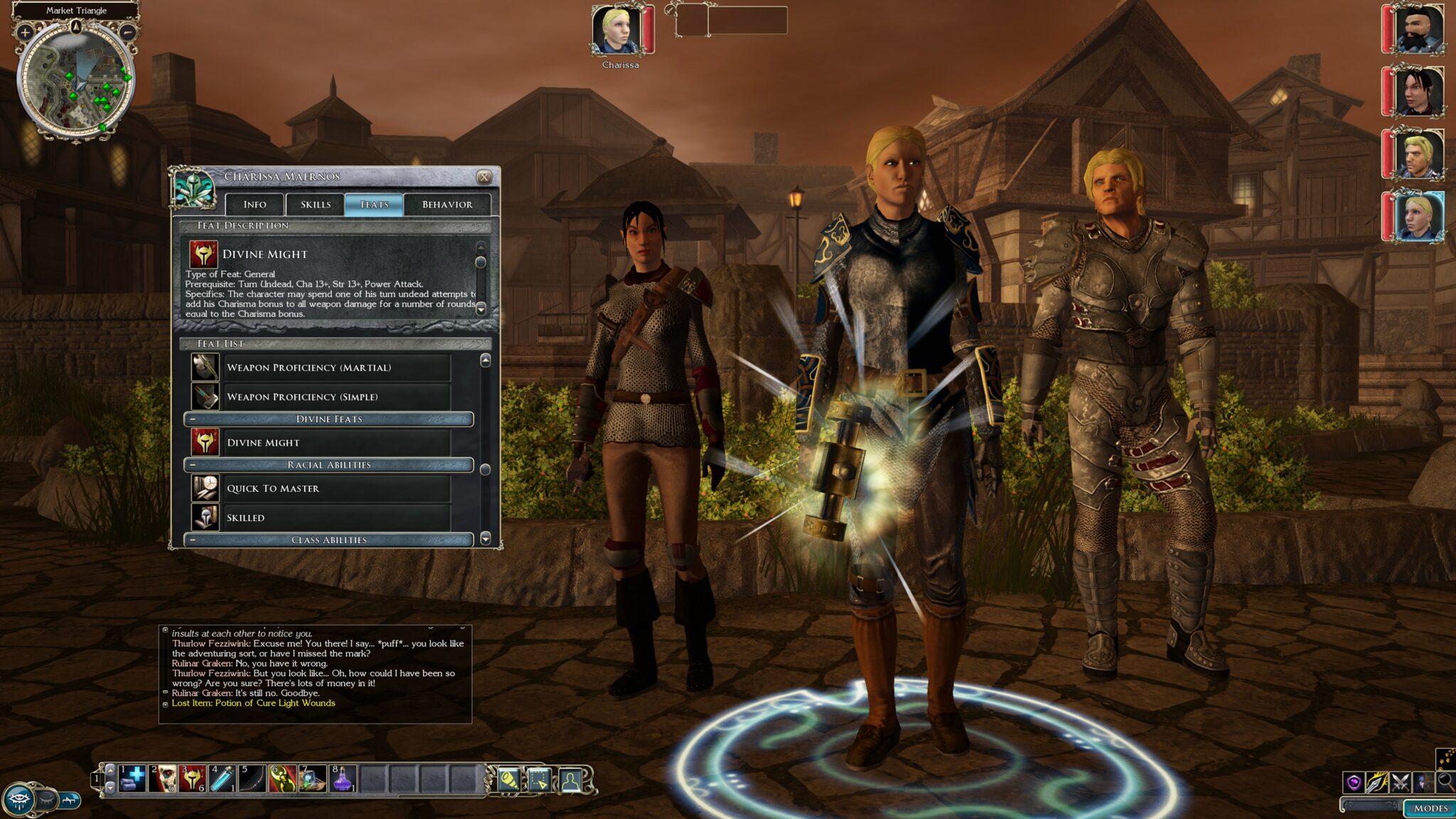Select the purple shield mode icon
The height and width of the screenshot is (819, 1456).
pyautogui.click(x=1356, y=783)
